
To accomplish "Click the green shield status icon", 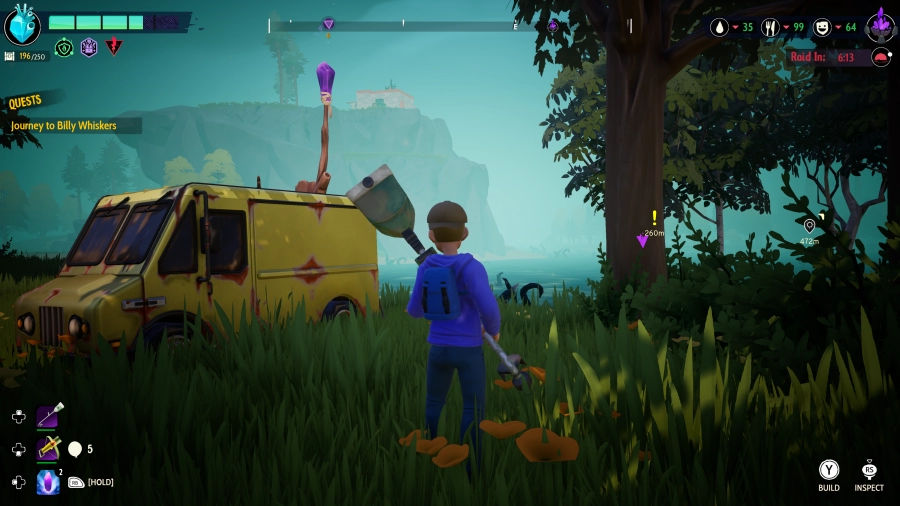I will tap(64, 48).
